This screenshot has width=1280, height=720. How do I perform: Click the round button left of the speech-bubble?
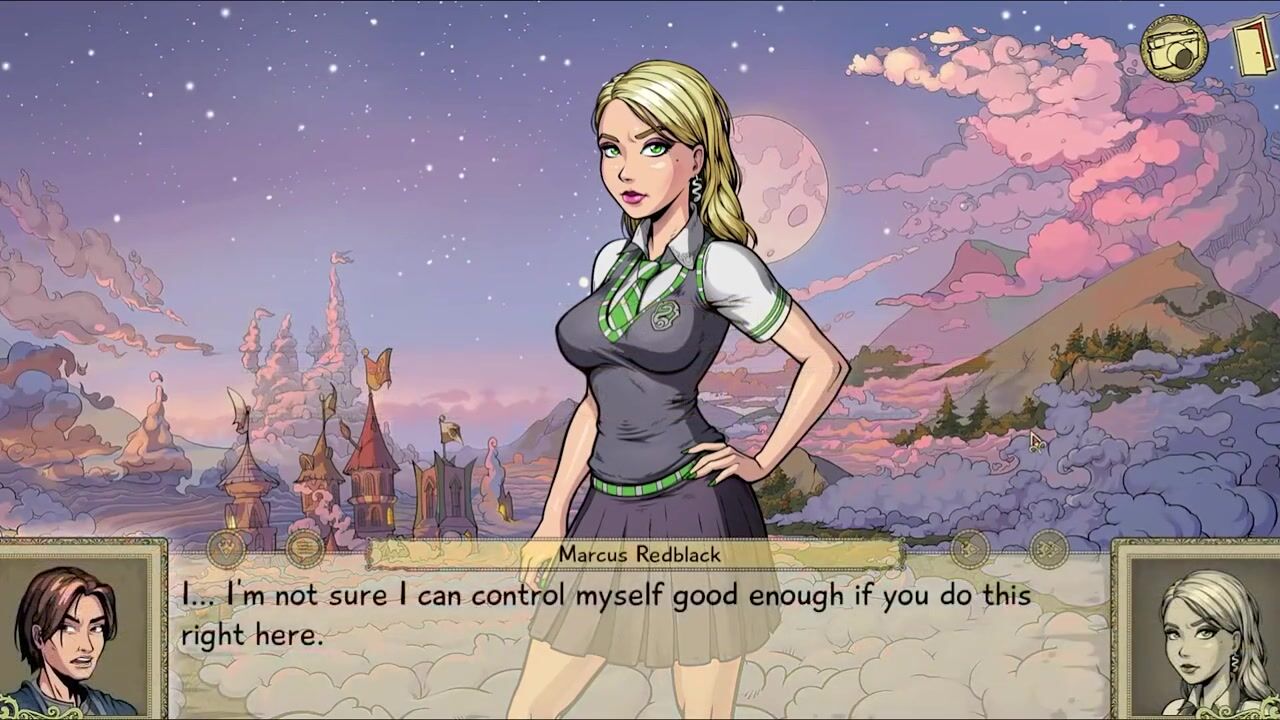coord(227,548)
